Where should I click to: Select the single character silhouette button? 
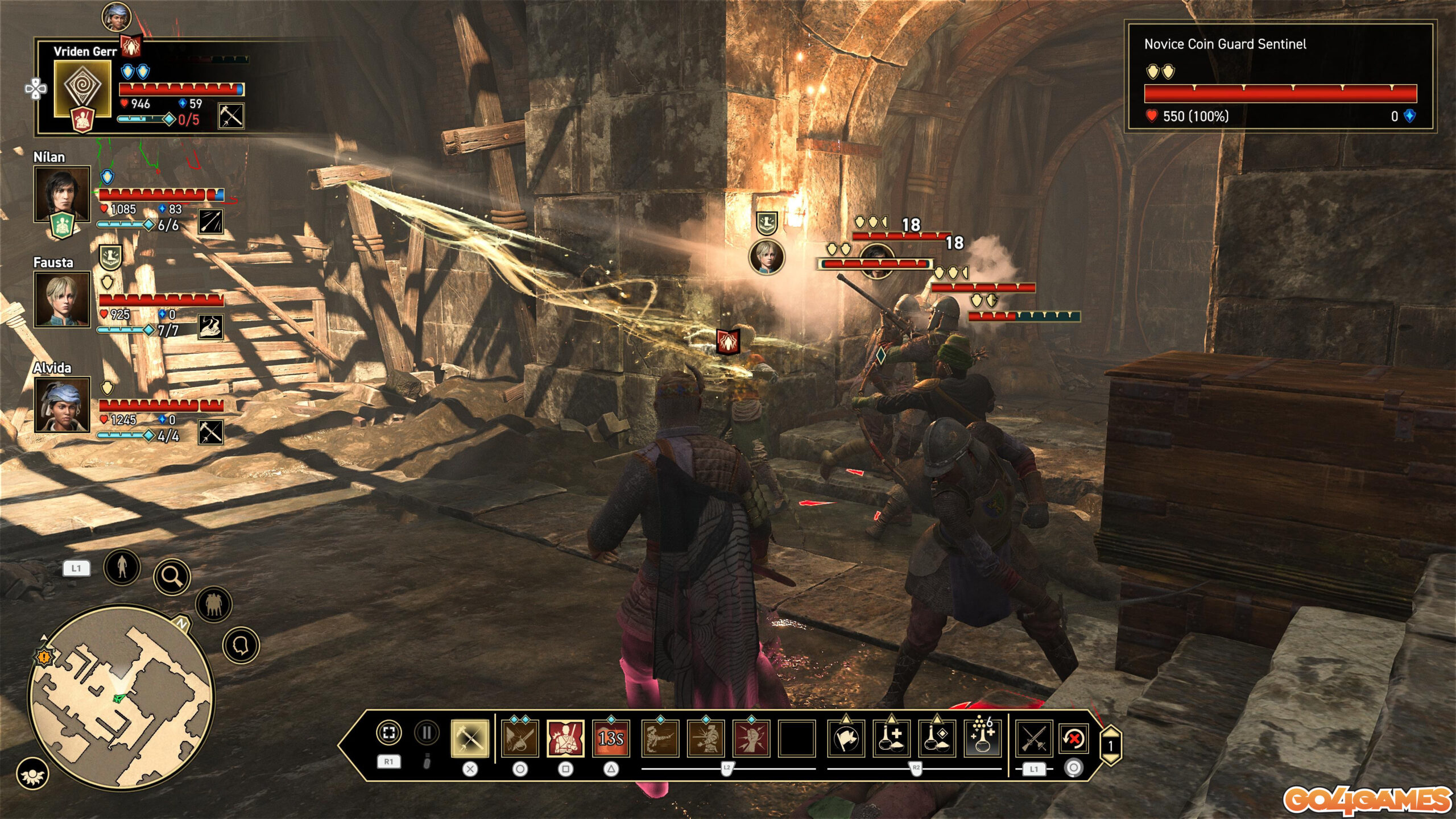(x=122, y=566)
